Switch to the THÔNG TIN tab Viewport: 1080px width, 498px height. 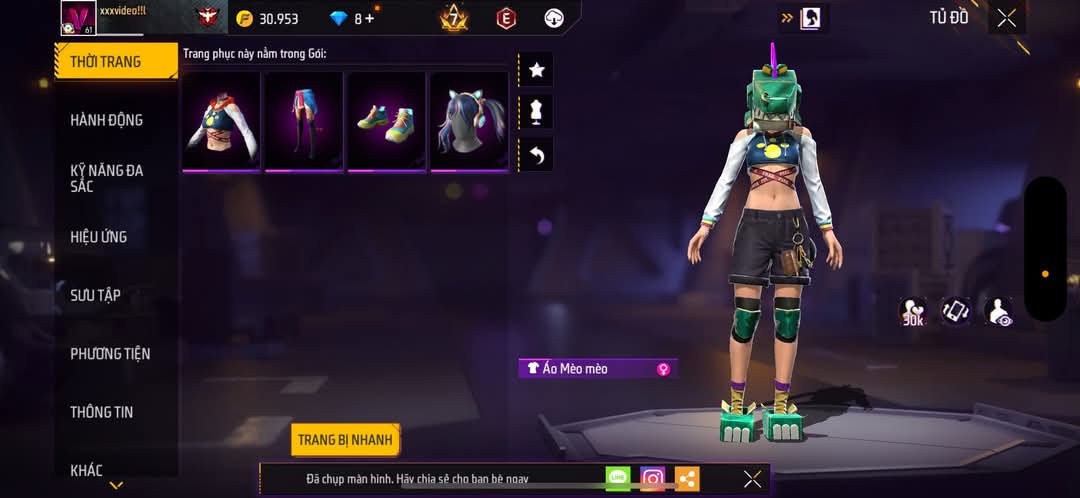101,412
